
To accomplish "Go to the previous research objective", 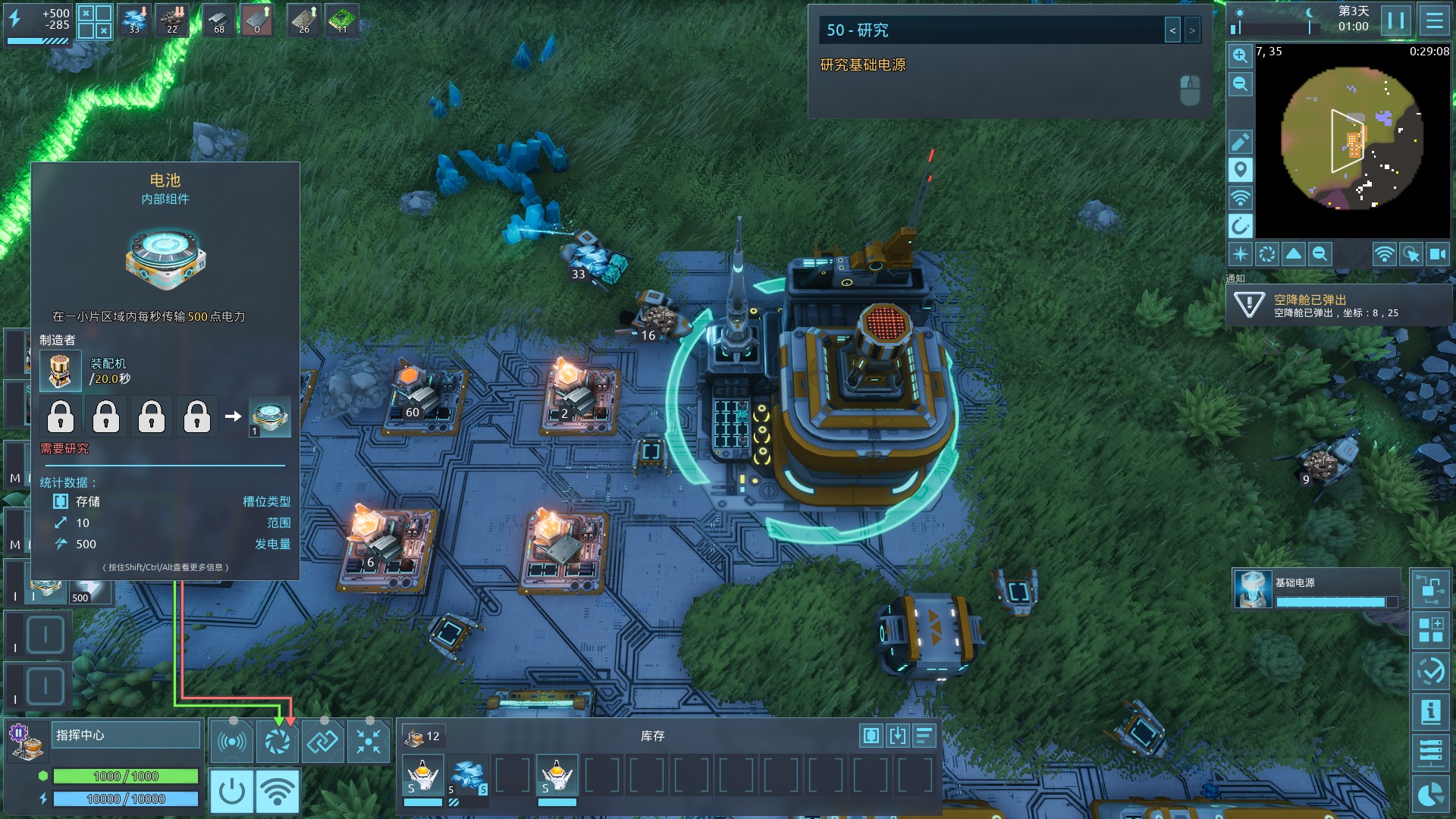I will tap(1172, 30).
